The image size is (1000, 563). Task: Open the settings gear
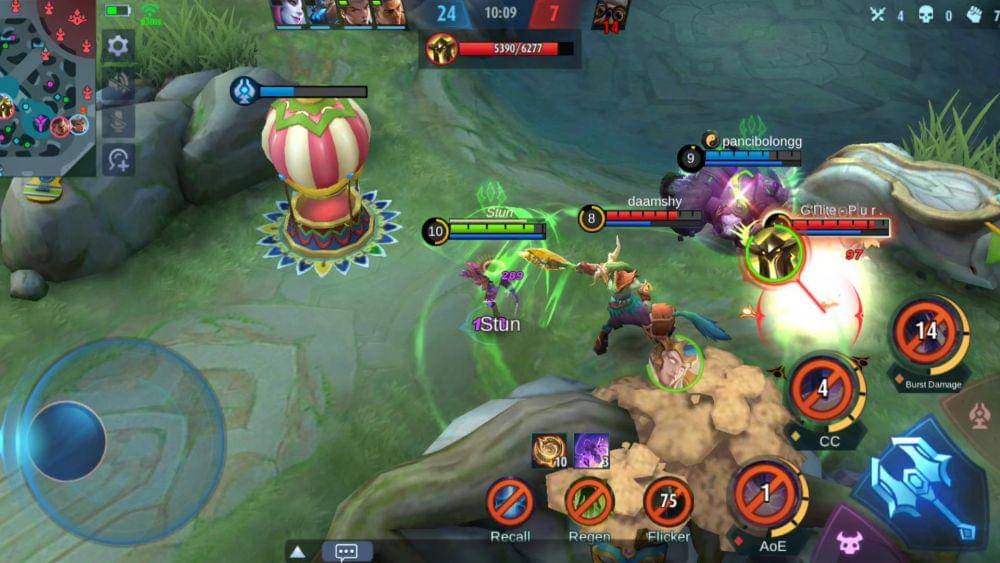(x=118, y=46)
